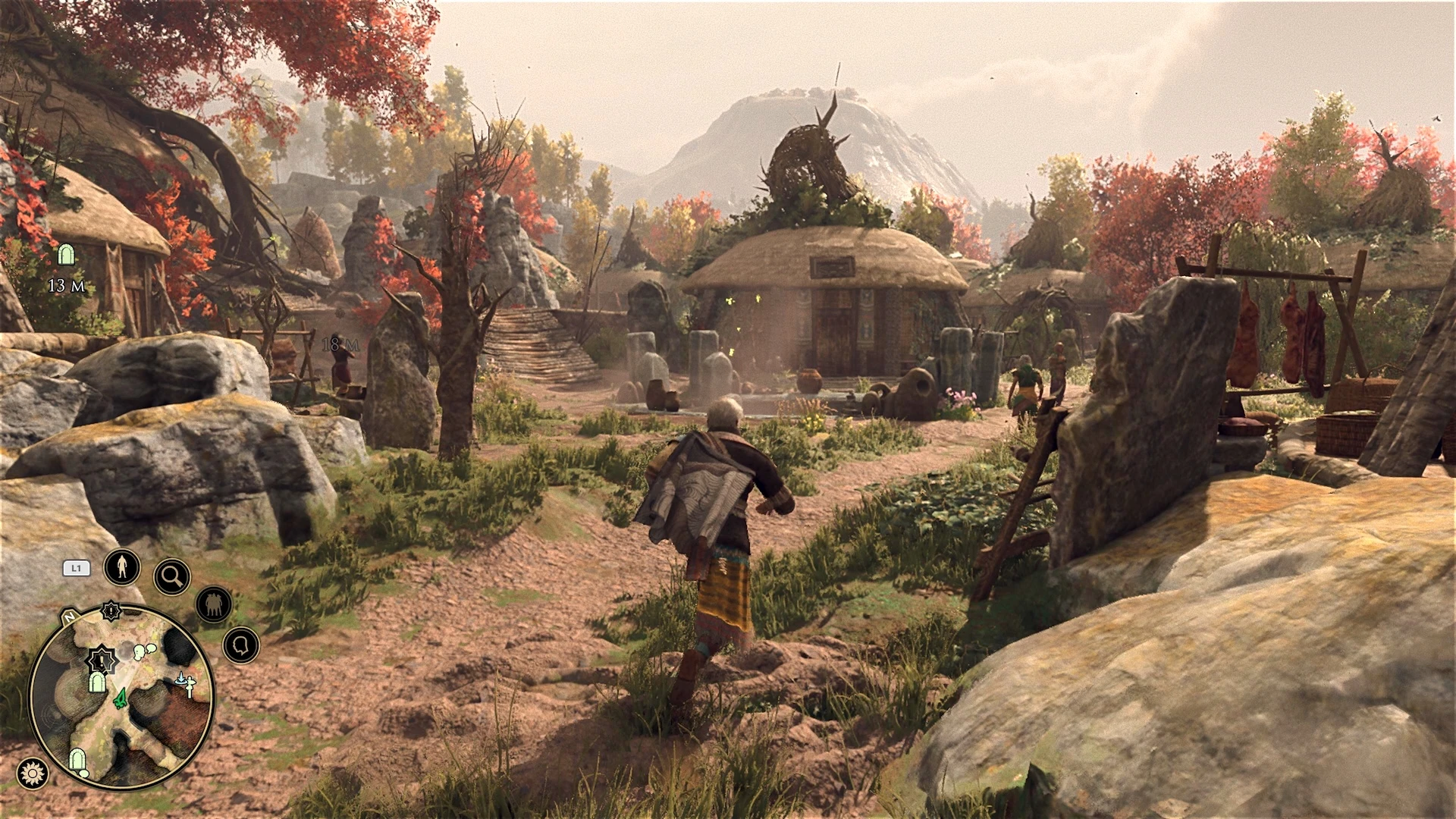Activate the magnifying glass search icon
1456x819 pixels.
[x=171, y=577]
